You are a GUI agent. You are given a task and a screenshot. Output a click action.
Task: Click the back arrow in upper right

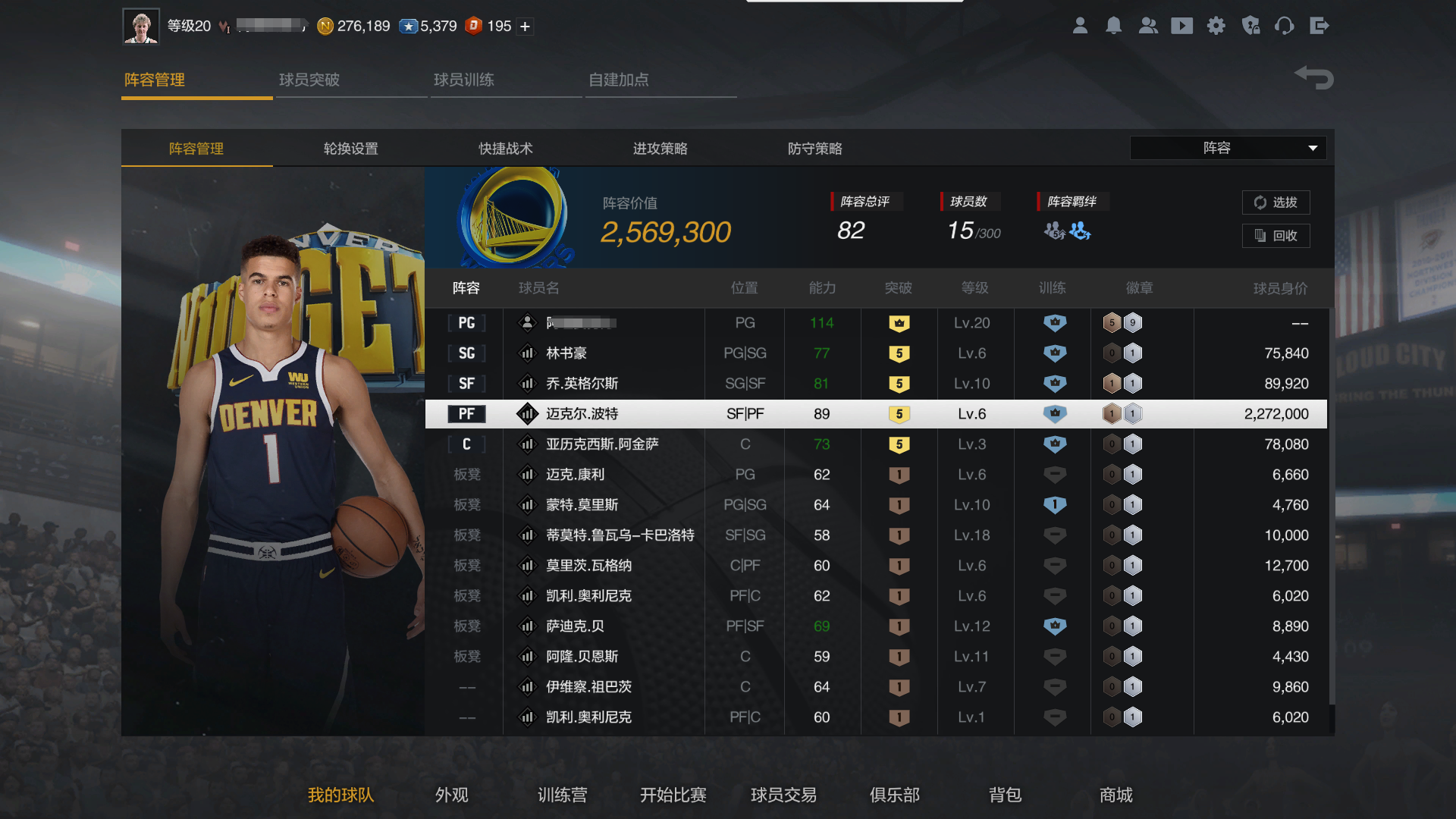coord(1313,77)
